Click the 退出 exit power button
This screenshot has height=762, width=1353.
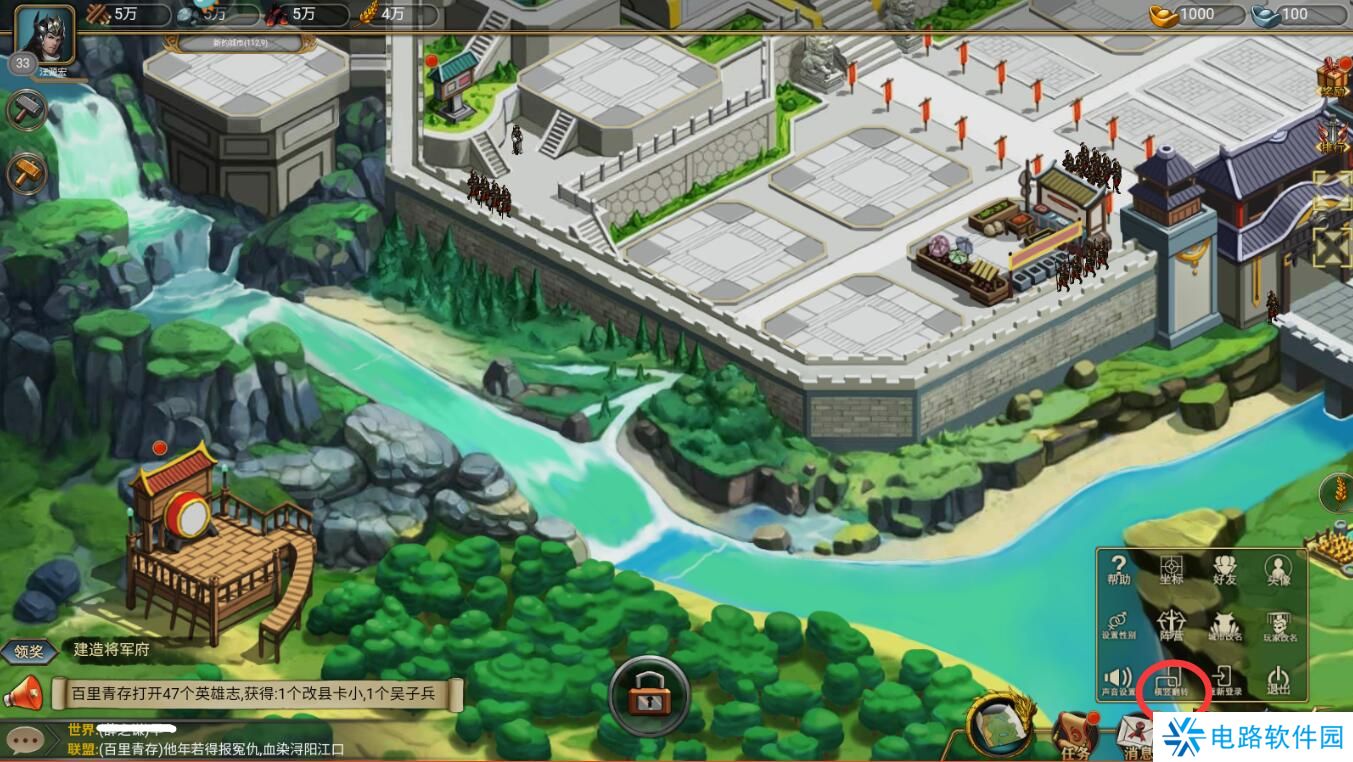[1279, 682]
